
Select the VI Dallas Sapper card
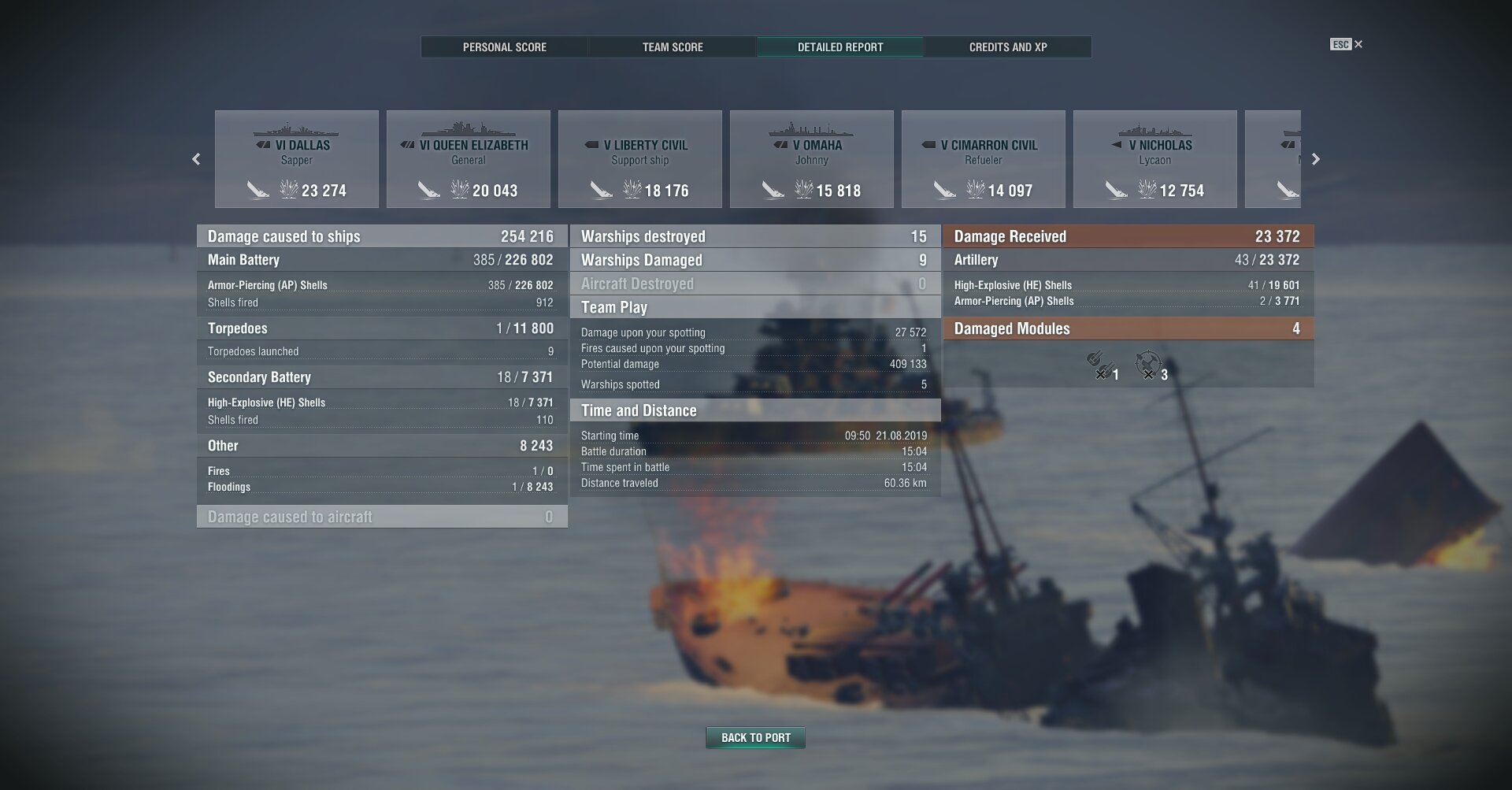pos(297,159)
